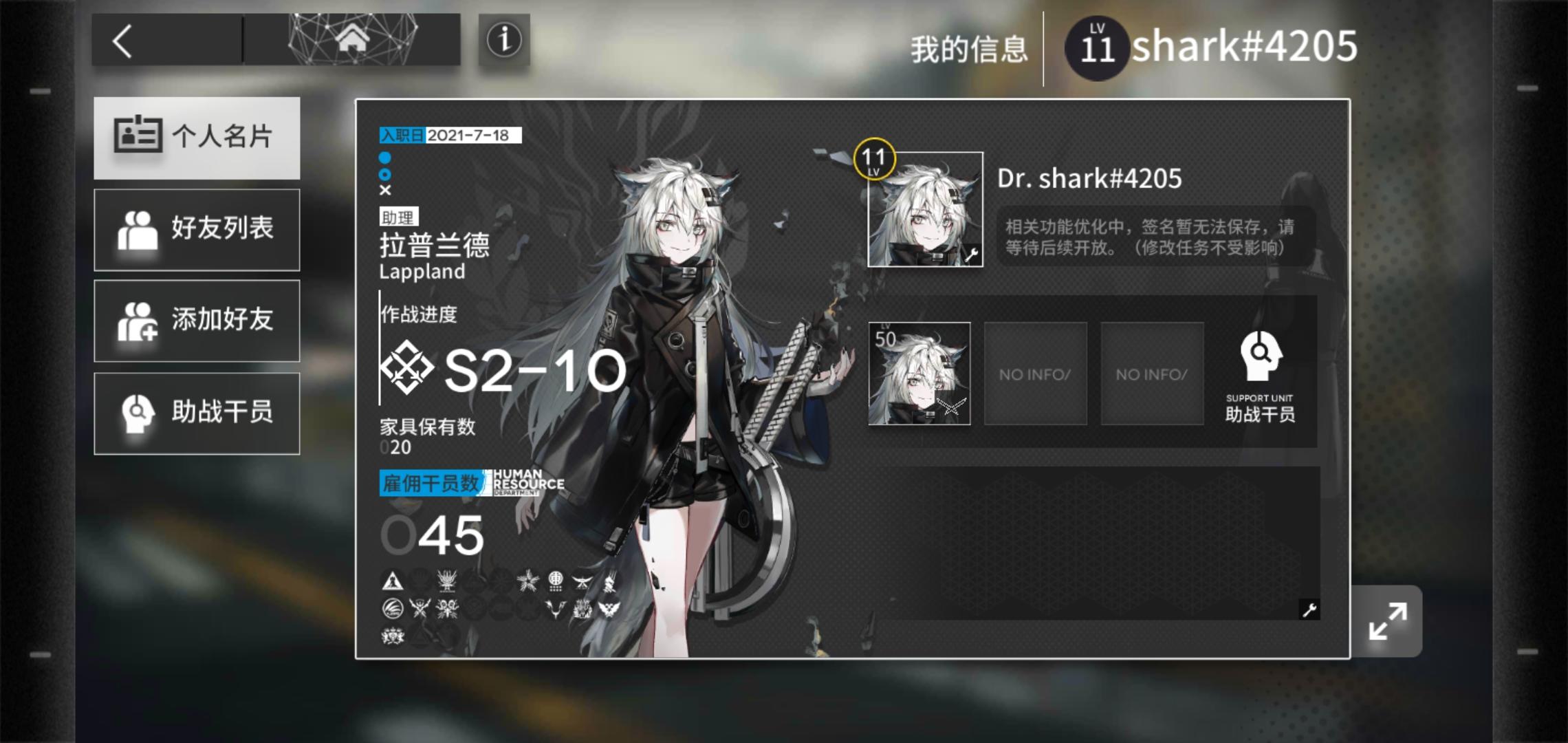
Task: Switch to the 好友列表 tab
Action: click(197, 229)
